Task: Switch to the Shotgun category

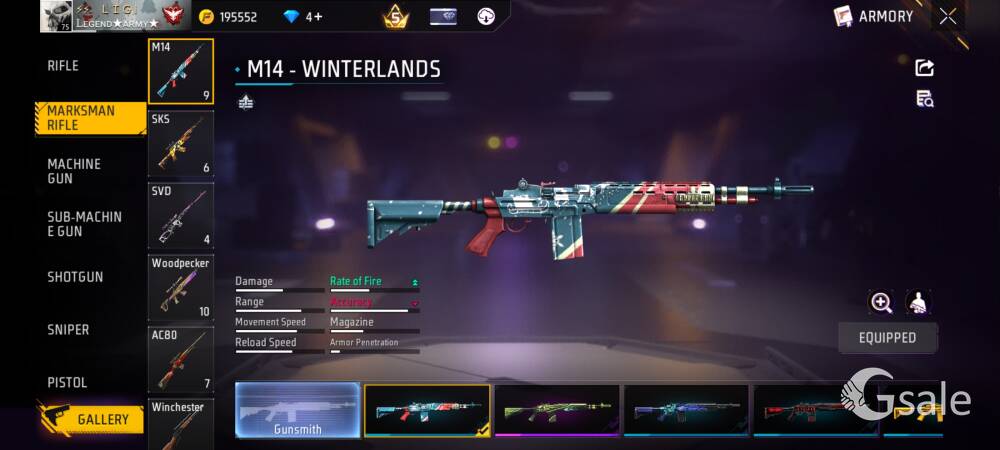Action: coord(75,277)
